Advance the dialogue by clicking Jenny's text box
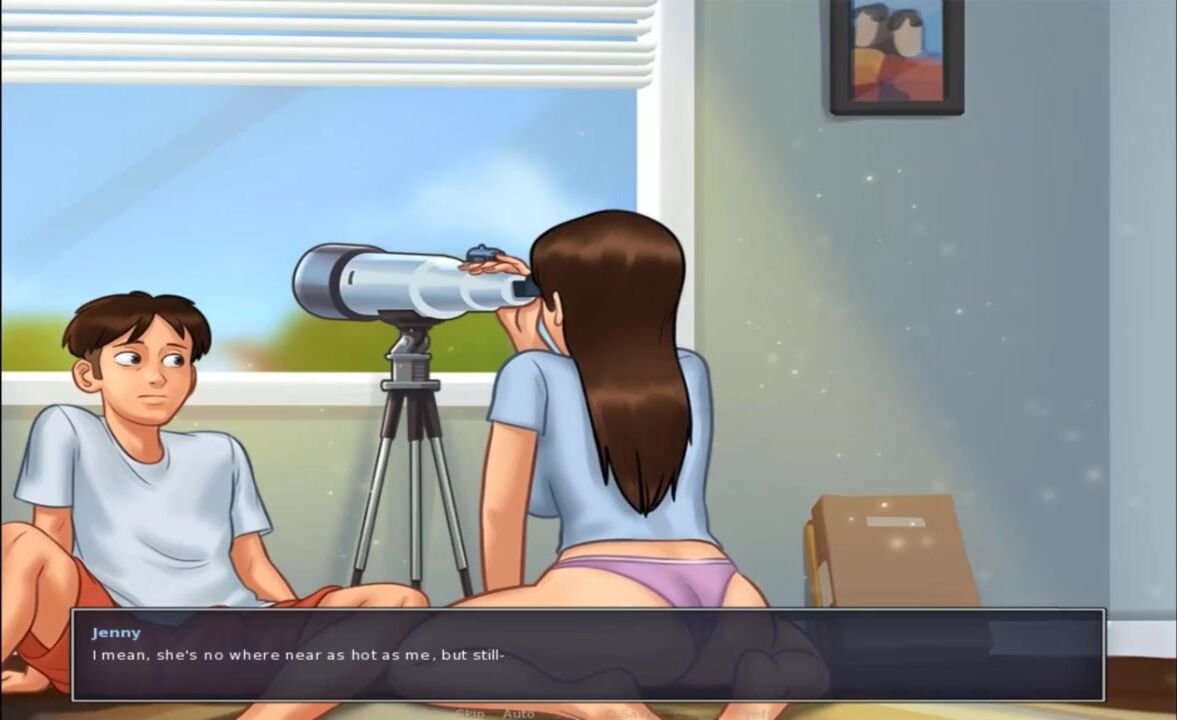Screen dimensions: 1177x720 587,654
